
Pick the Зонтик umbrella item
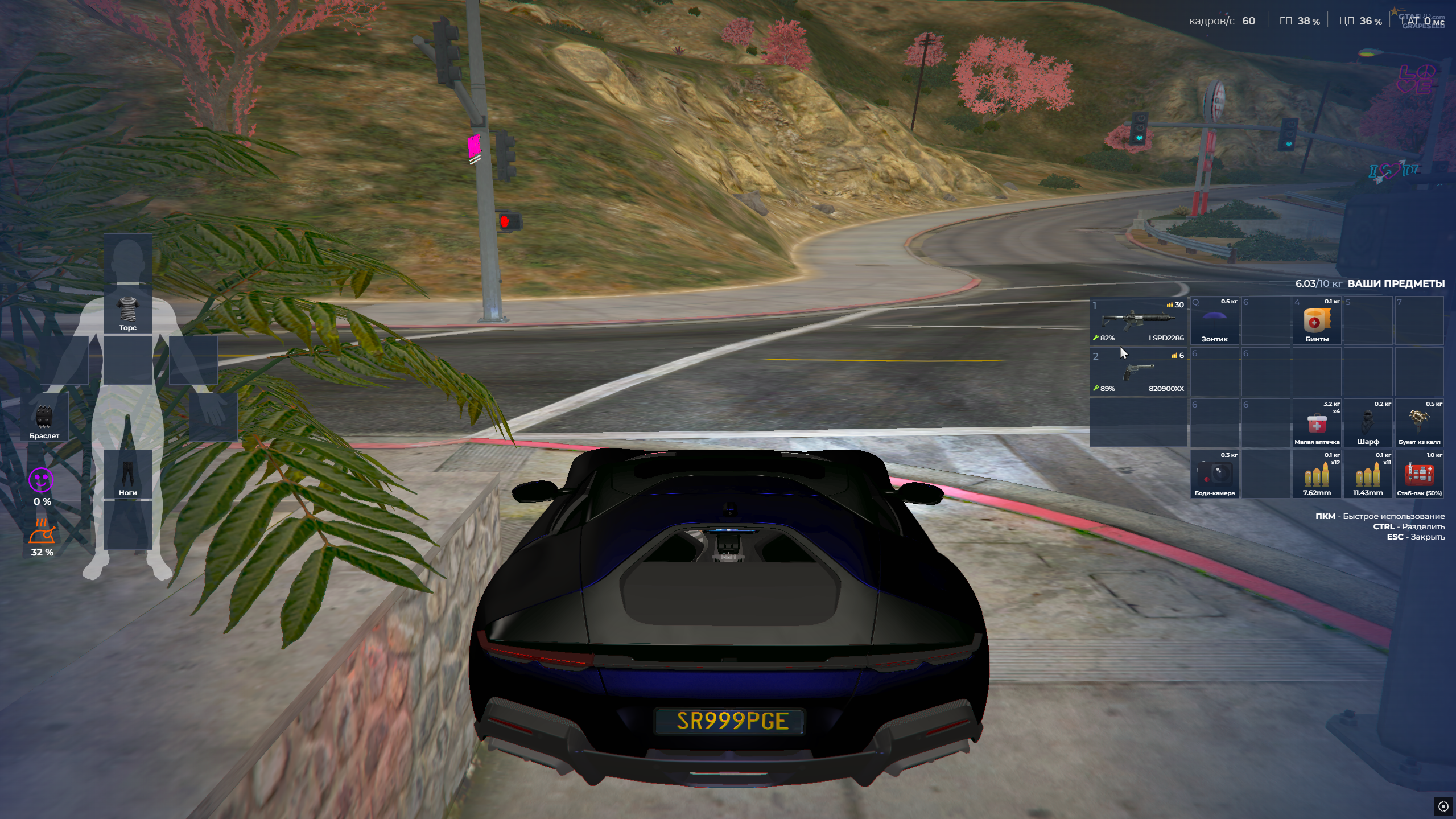[x=1214, y=320]
